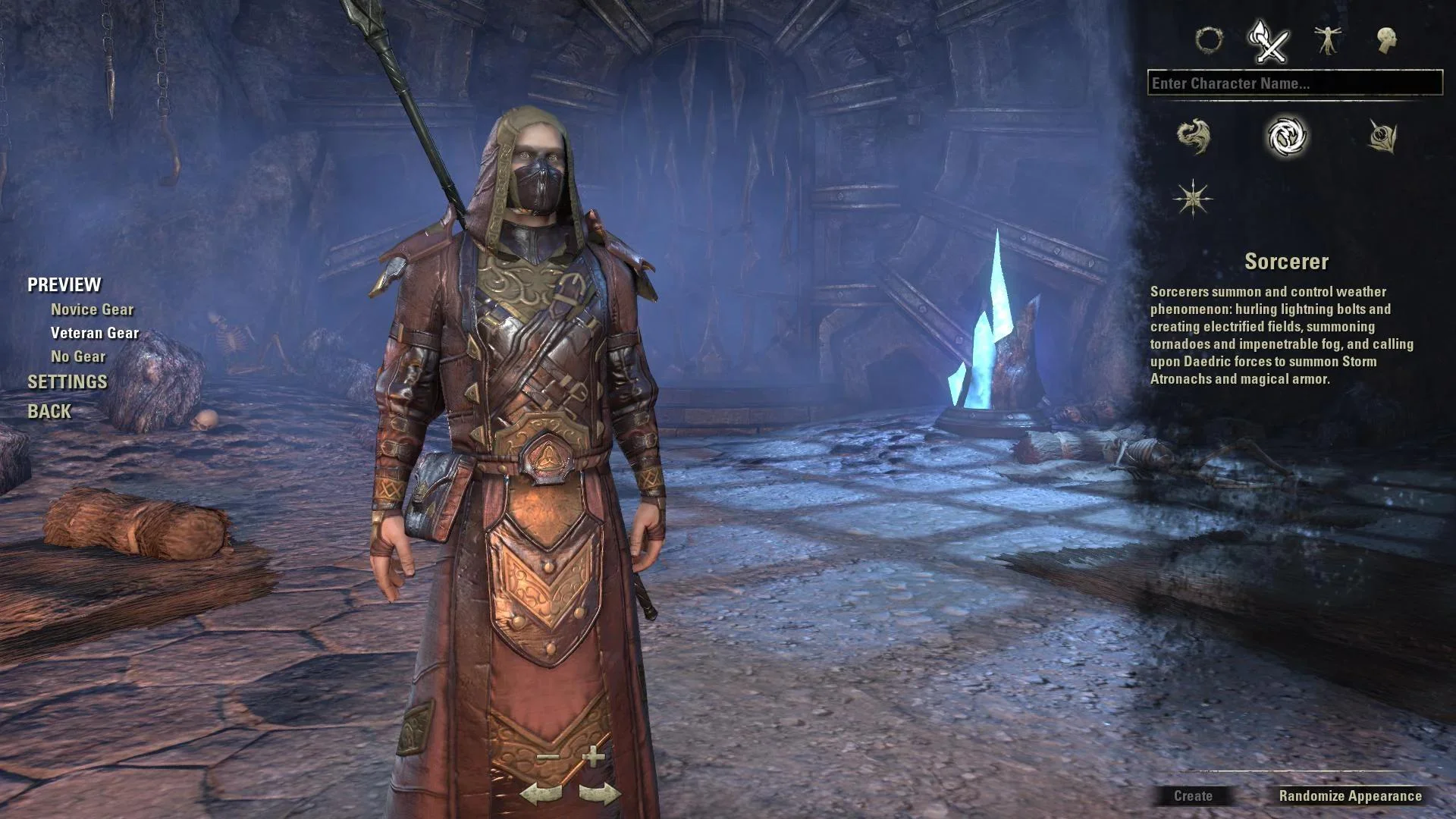Pick the Nightblade class icon
Image resolution: width=1456 pixels, height=819 pixels.
[1382, 136]
